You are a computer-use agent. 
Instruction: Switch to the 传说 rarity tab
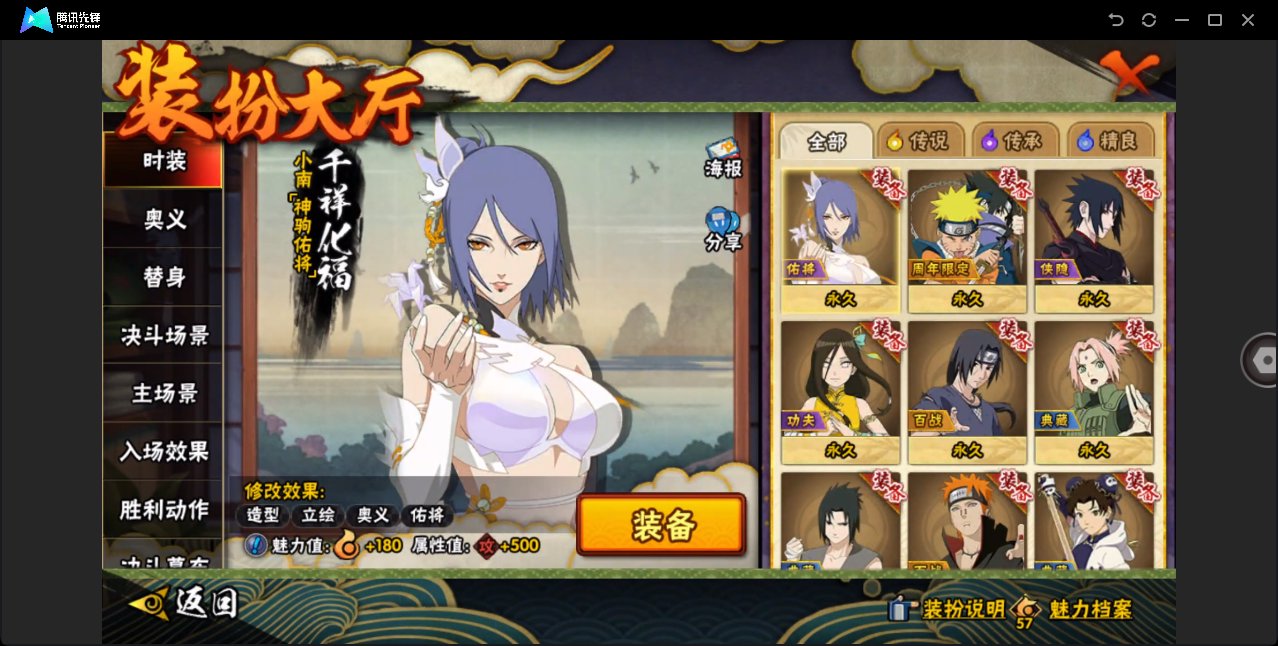[x=920, y=141]
